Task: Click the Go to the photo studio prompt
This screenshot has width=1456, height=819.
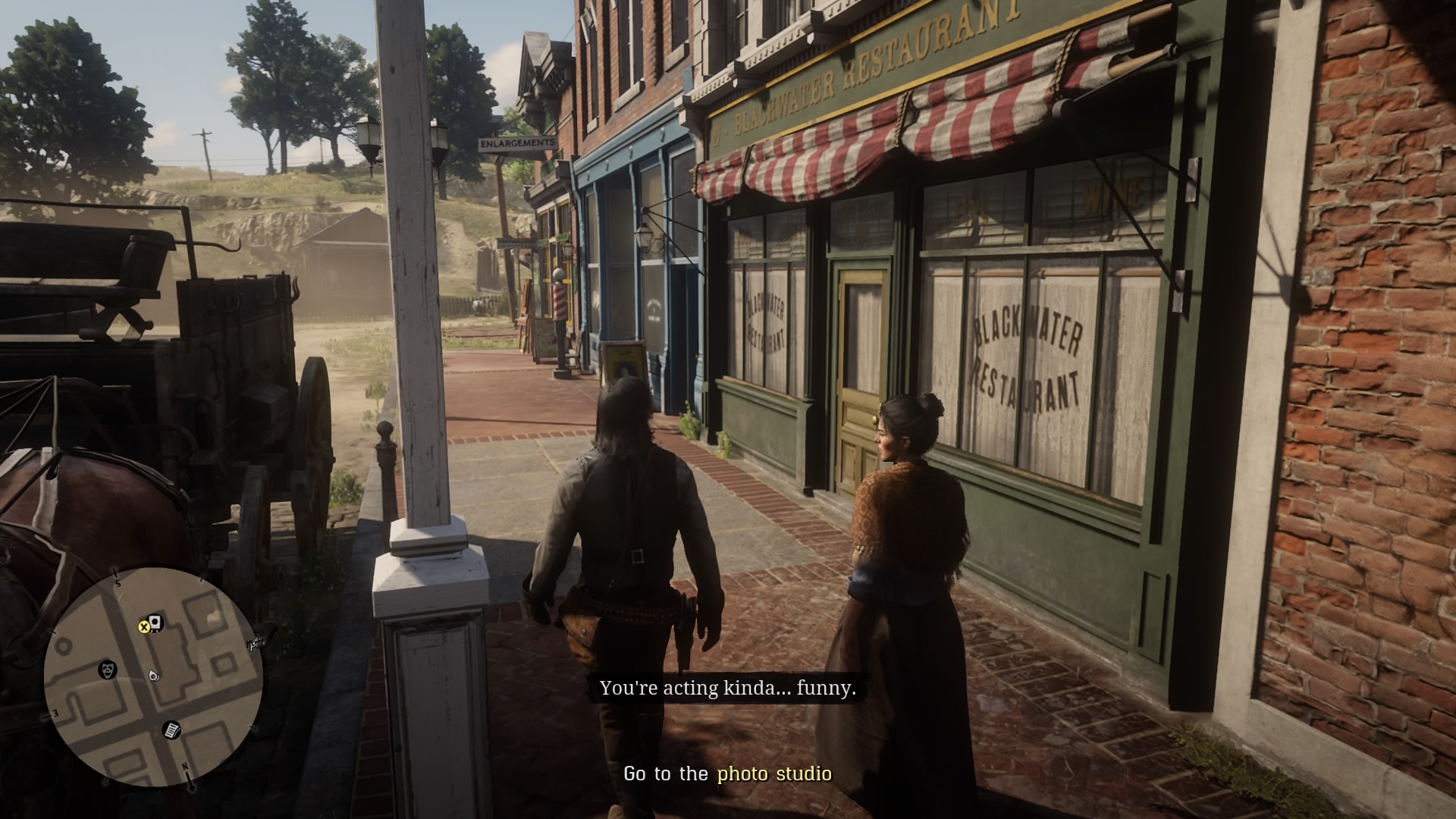Action: pos(726,775)
